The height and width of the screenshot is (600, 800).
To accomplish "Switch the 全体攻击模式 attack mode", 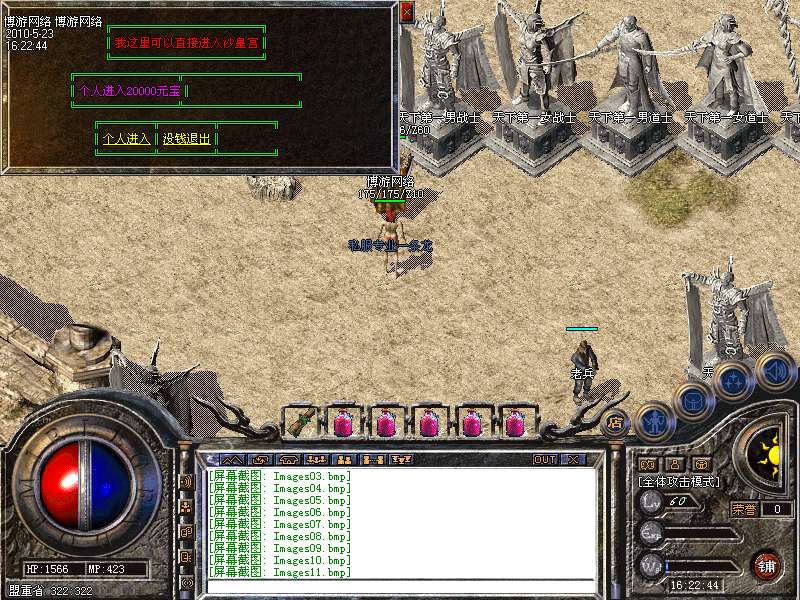I will coord(679,481).
